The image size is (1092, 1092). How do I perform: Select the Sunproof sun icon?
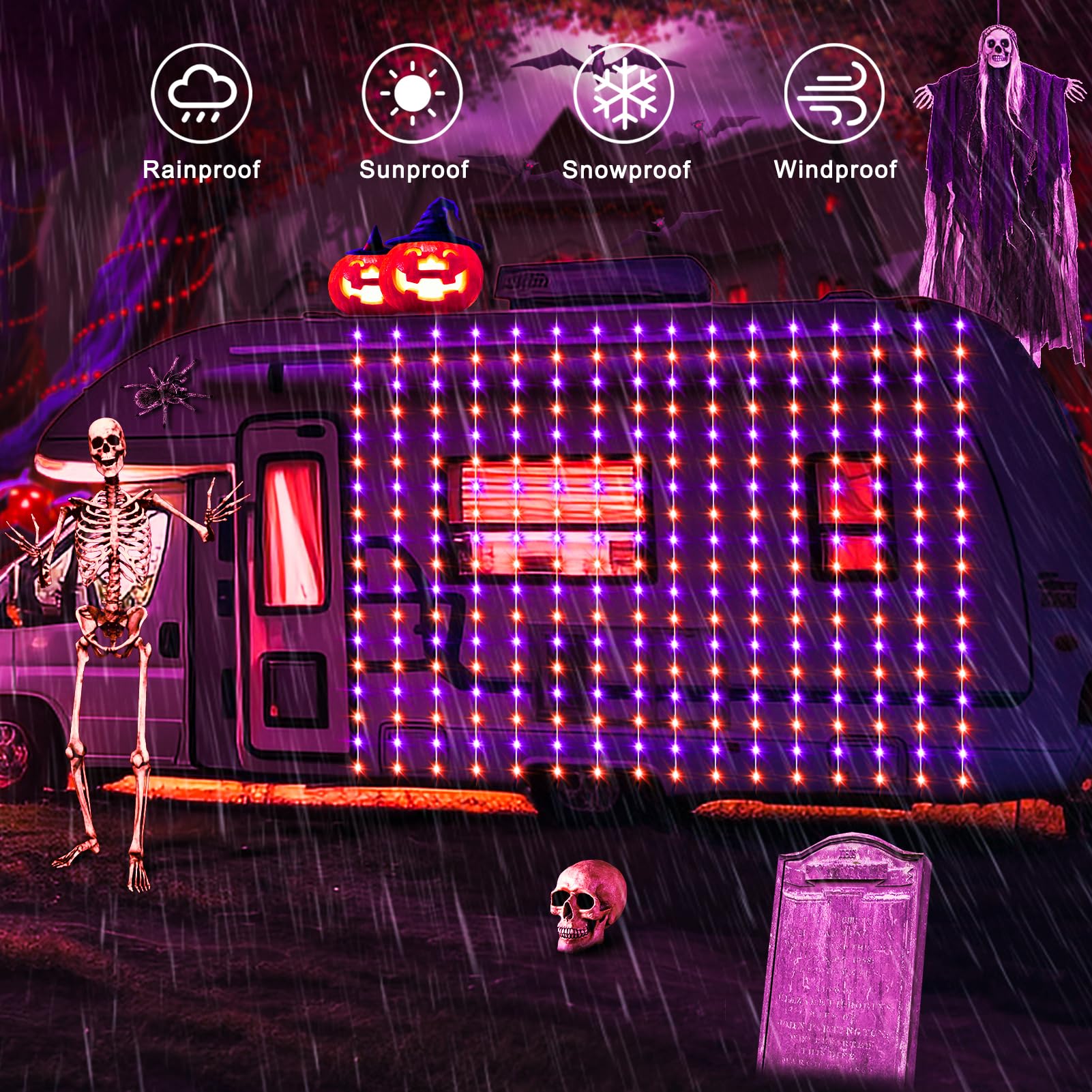tap(412, 93)
